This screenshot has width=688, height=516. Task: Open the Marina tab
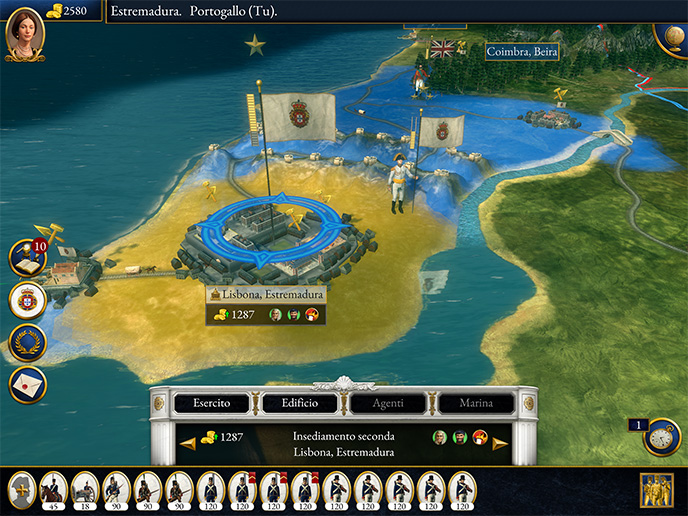click(476, 403)
